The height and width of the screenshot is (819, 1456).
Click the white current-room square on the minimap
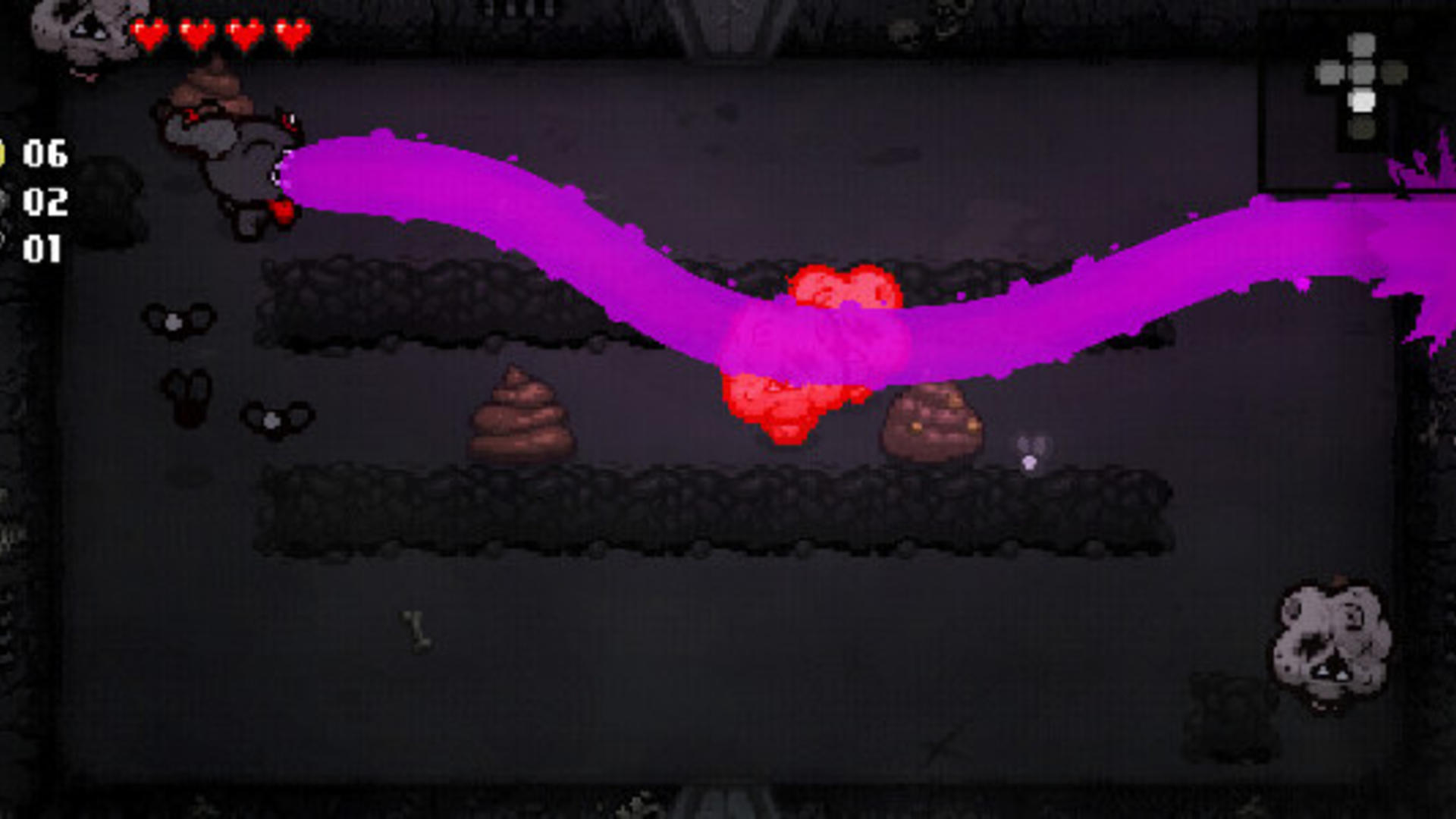pyautogui.click(x=1363, y=100)
